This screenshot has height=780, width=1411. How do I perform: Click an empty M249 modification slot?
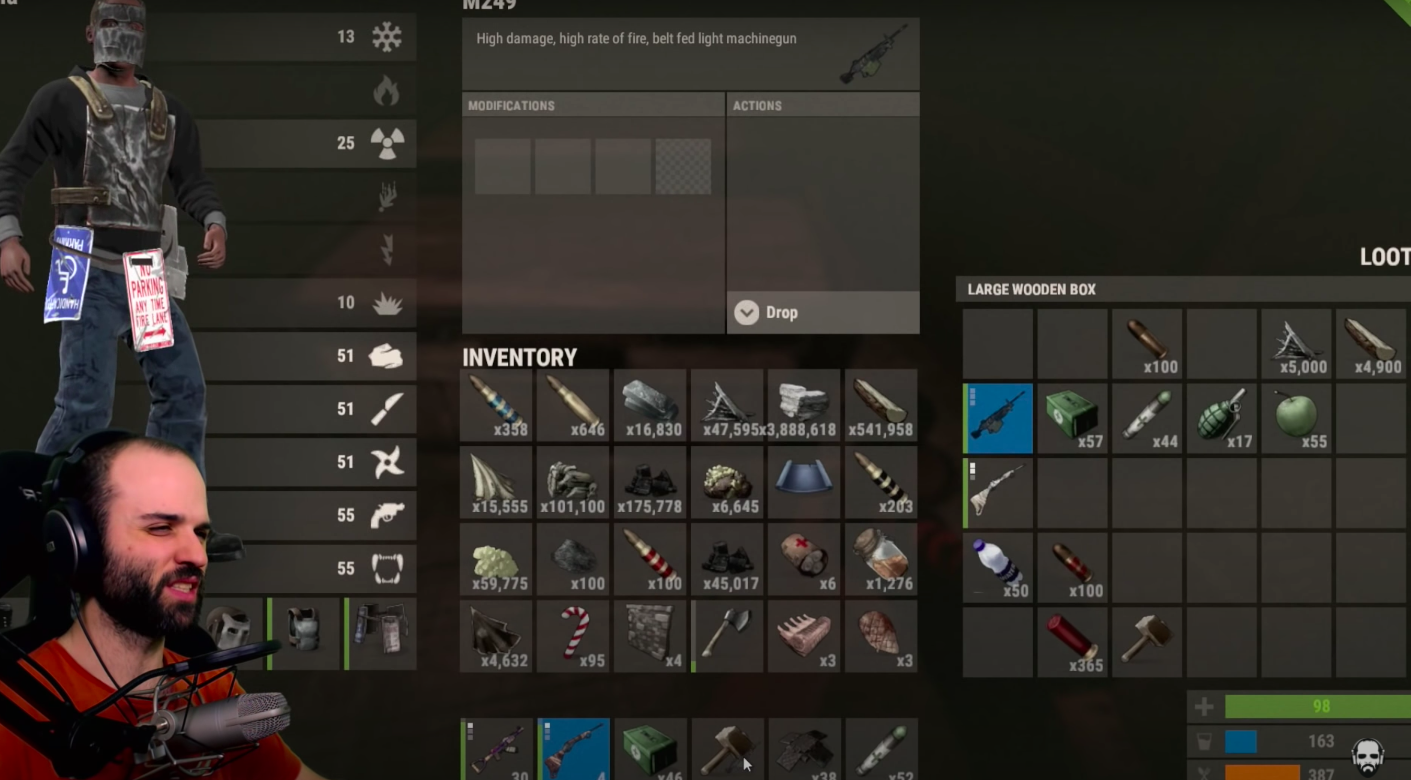click(502, 166)
